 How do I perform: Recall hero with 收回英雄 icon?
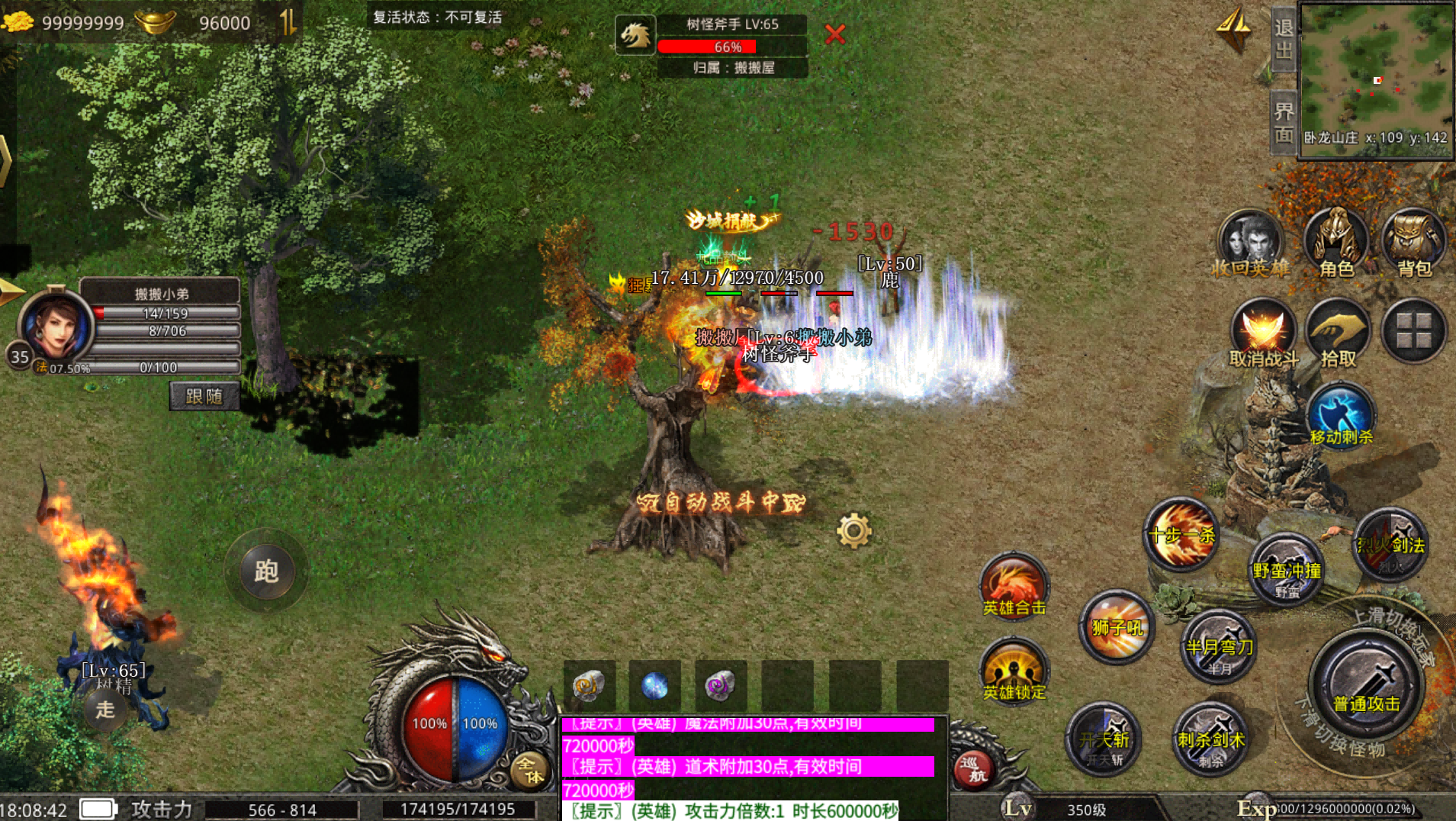click(x=1251, y=243)
